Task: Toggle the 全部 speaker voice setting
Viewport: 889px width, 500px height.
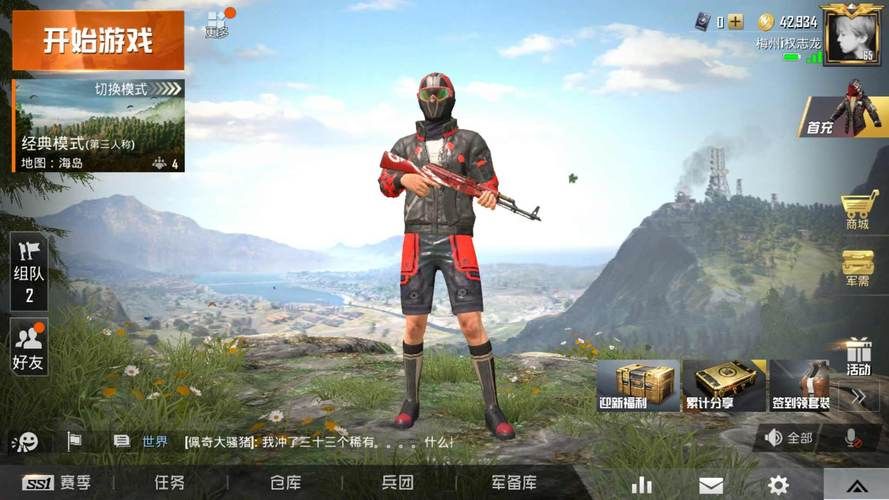Action: [x=789, y=438]
